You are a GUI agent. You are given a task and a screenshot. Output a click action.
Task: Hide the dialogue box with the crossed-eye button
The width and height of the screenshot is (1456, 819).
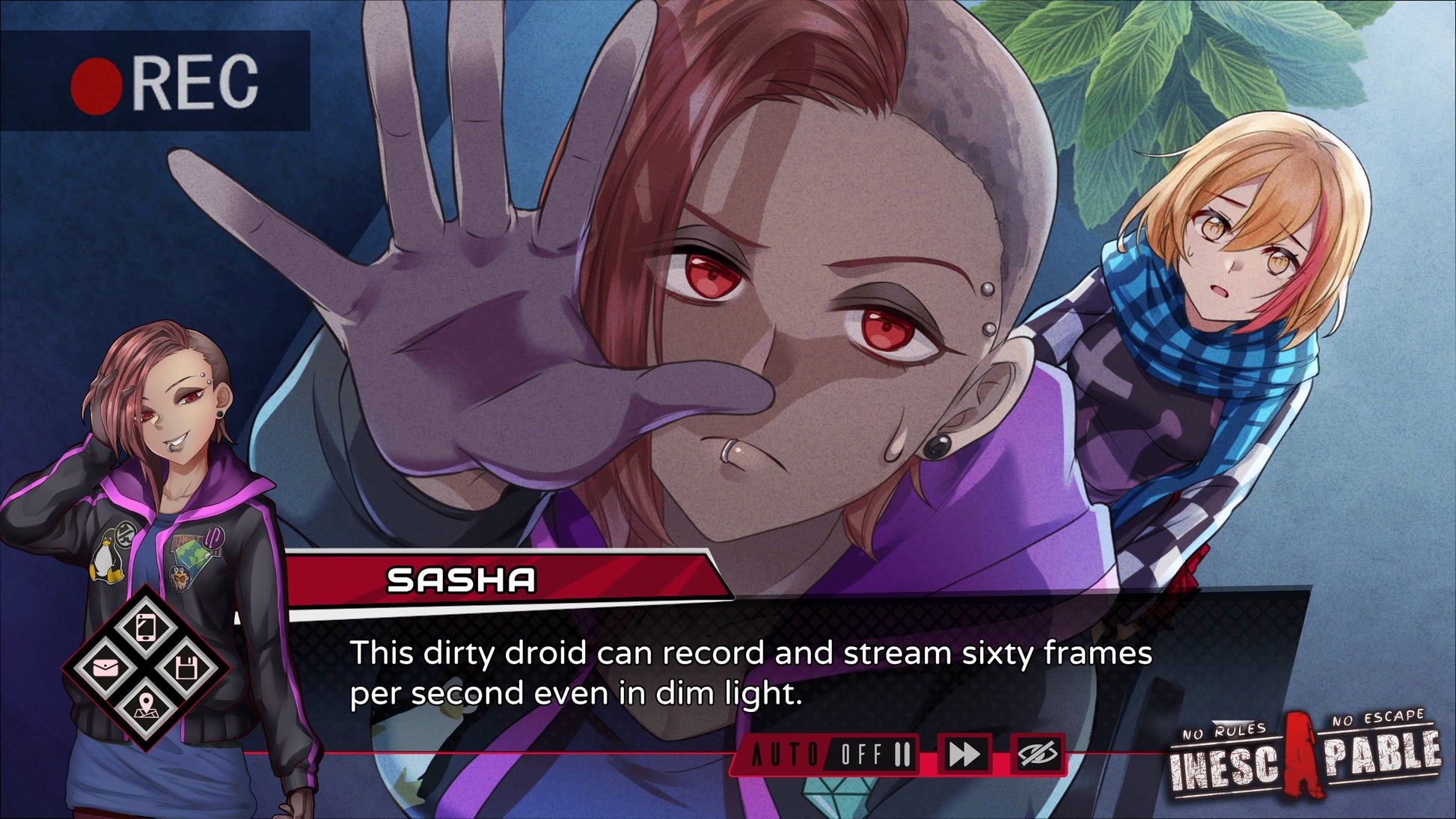pos(1038,754)
